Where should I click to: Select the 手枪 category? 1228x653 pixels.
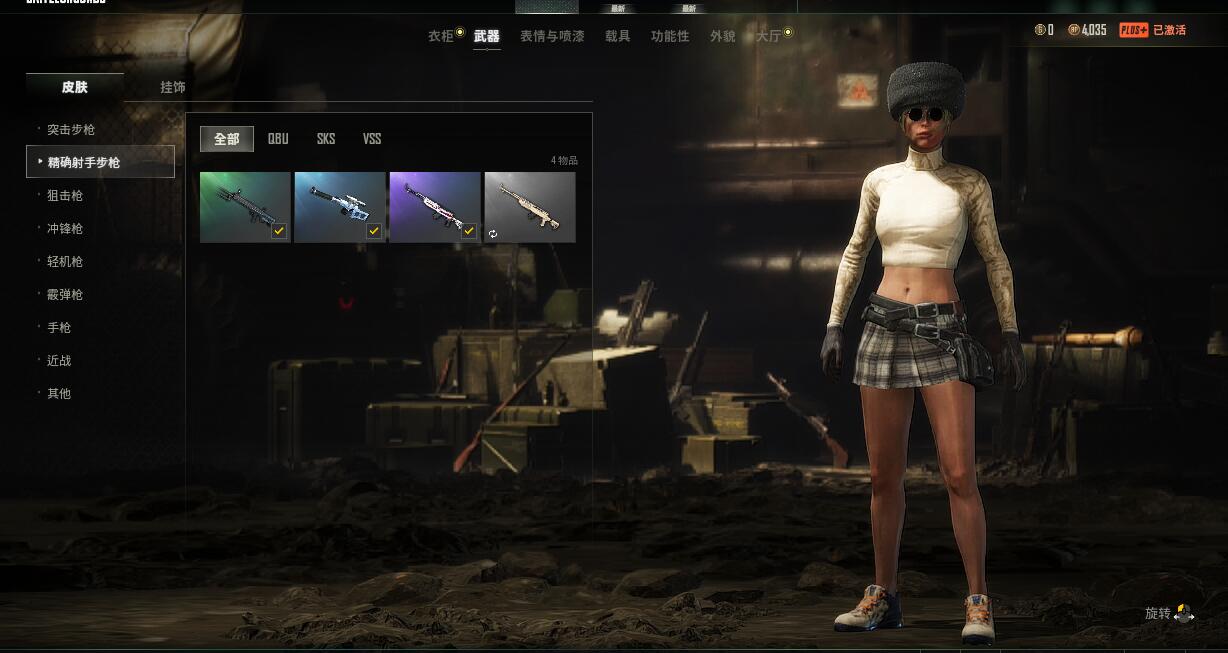coord(59,328)
